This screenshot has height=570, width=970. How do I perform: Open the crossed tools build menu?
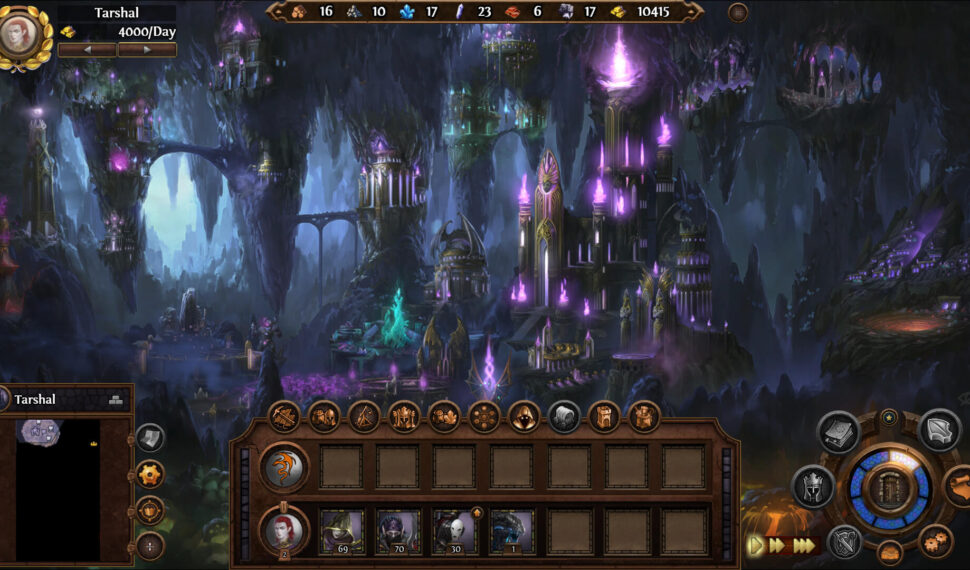coord(284,416)
